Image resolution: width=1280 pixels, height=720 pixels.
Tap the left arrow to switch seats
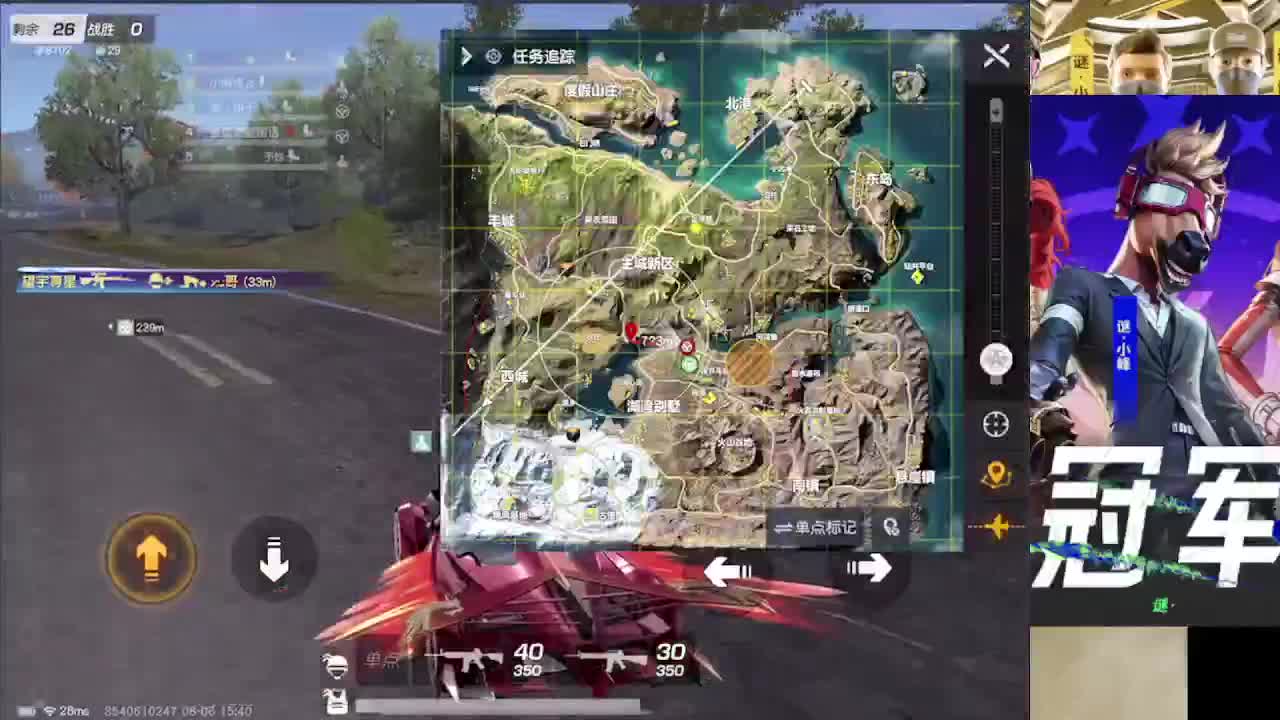click(x=728, y=571)
